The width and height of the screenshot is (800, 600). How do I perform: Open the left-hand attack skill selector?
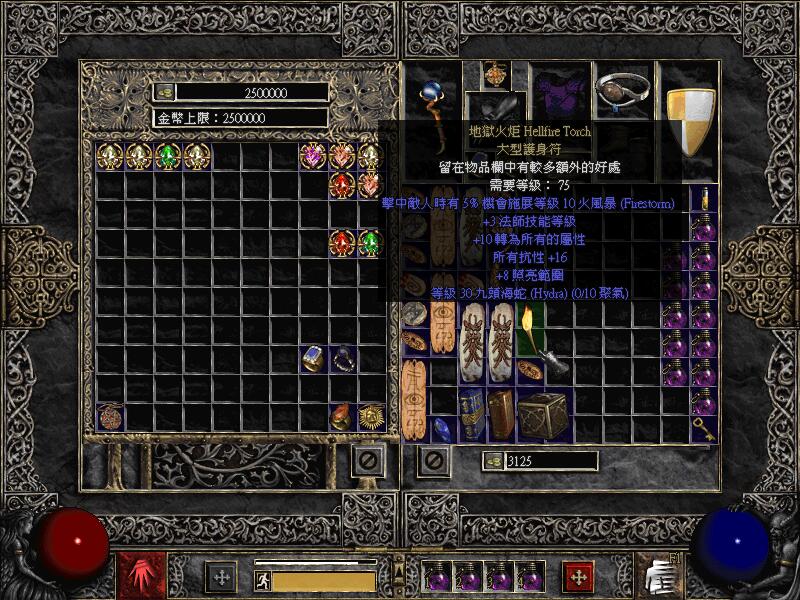click(133, 575)
